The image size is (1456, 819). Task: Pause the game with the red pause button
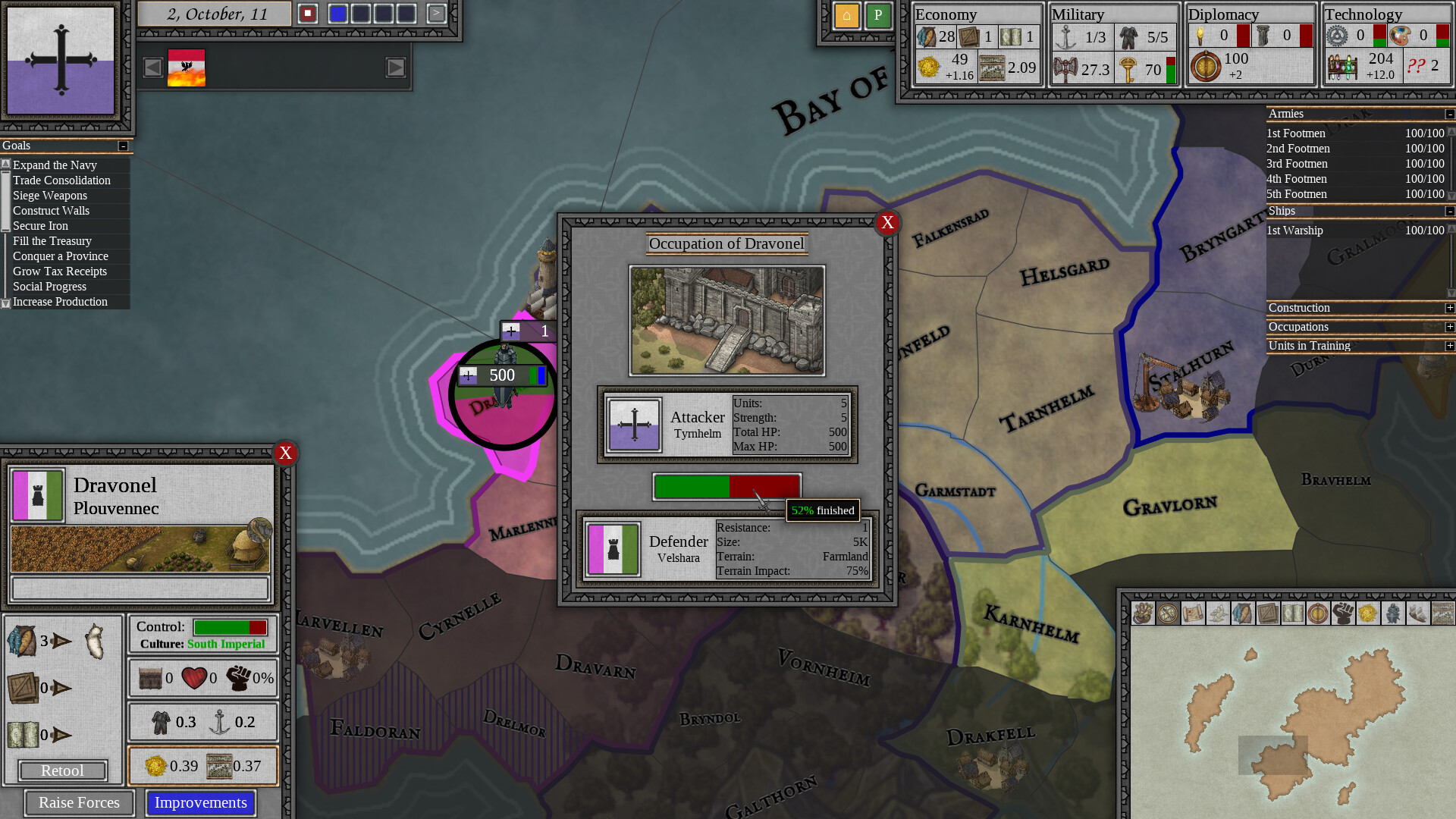click(x=308, y=13)
